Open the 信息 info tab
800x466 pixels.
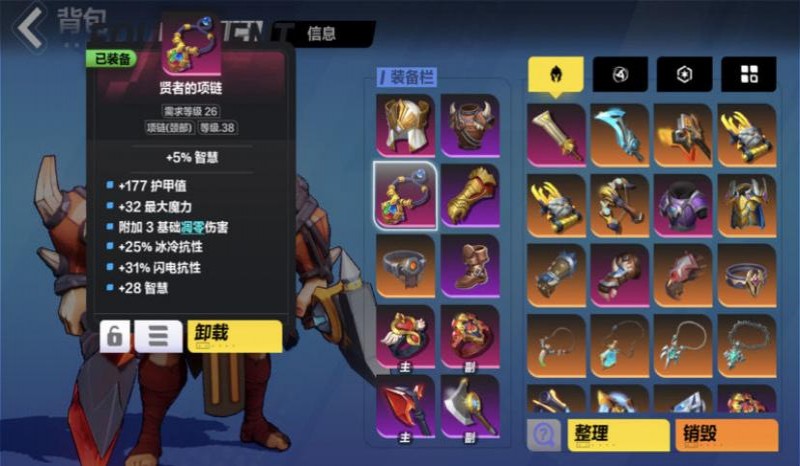(321, 33)
